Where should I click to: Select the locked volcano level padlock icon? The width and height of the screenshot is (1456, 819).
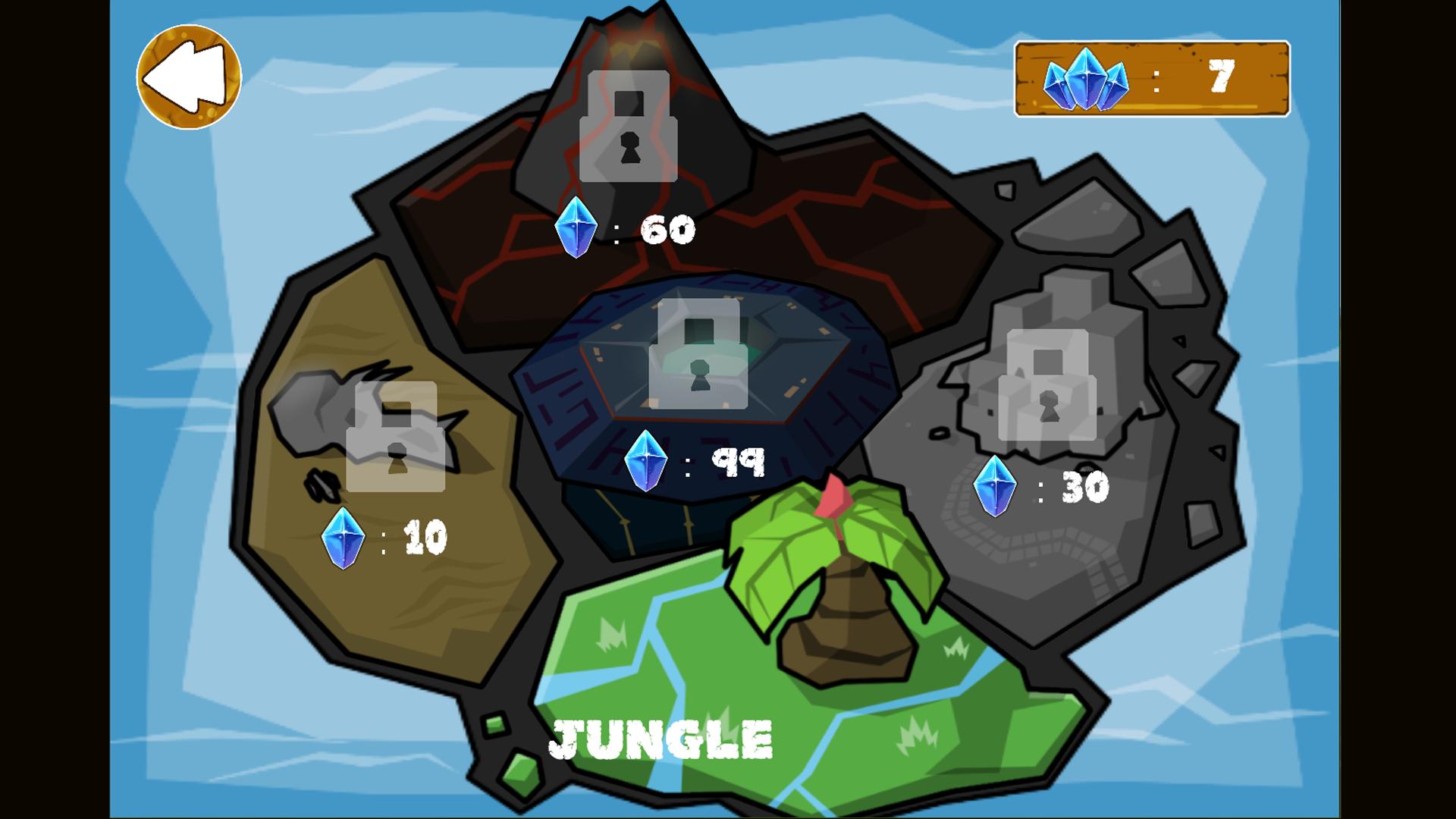click(x=626, y=125)
